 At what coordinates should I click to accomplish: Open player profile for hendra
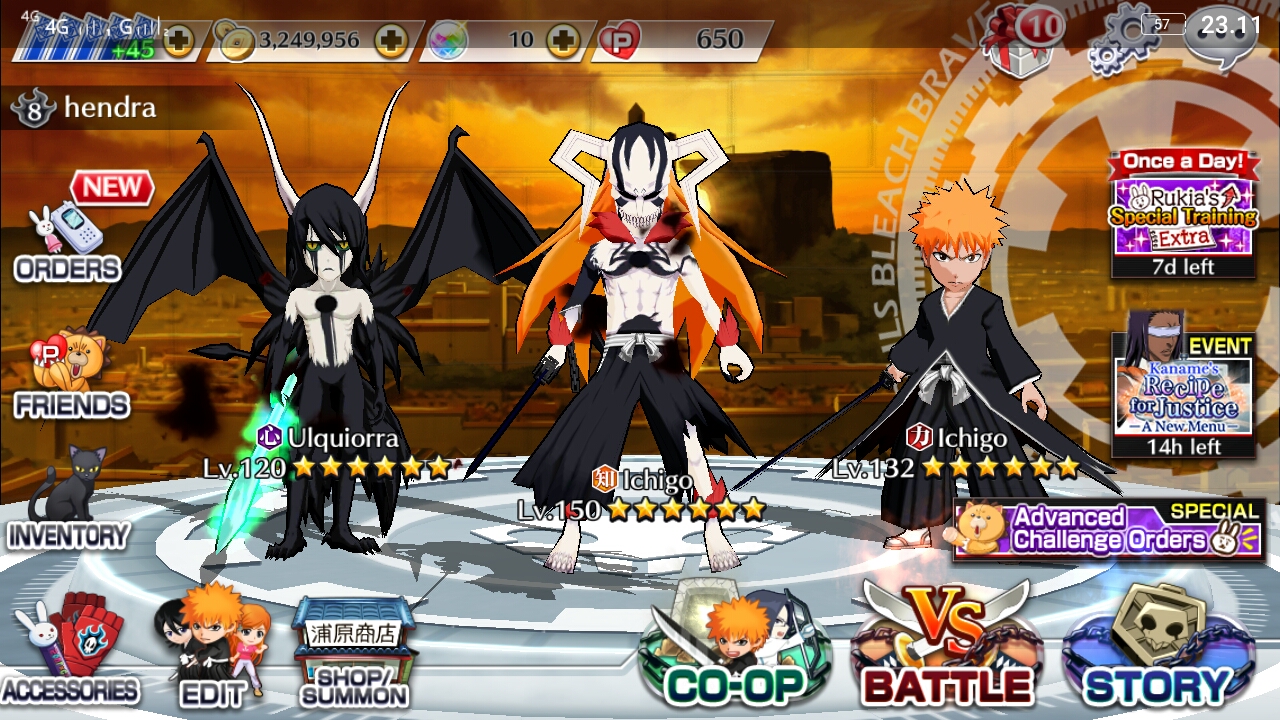(85, 110)
